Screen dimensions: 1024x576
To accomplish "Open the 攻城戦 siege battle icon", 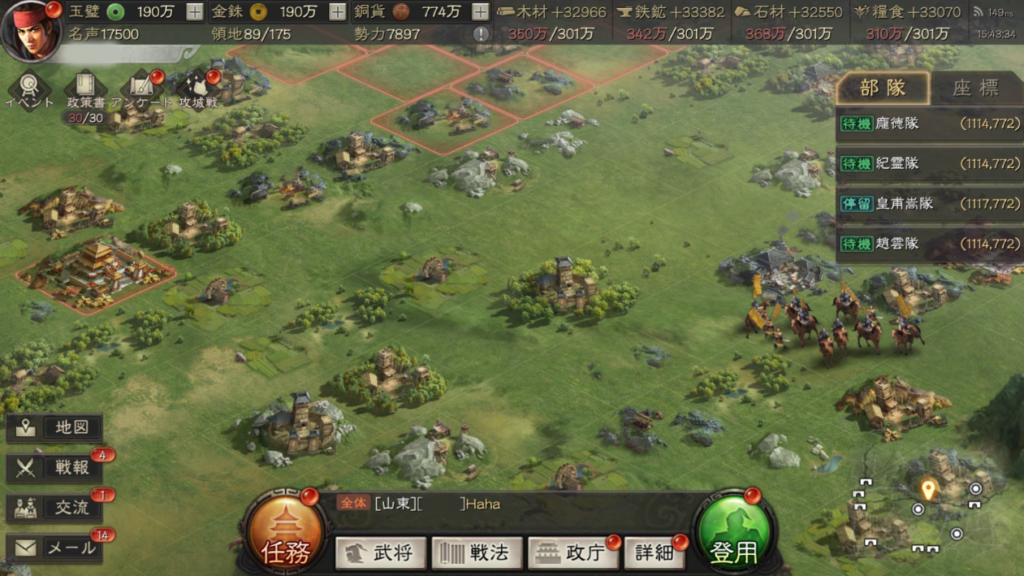I will [198, 88].
